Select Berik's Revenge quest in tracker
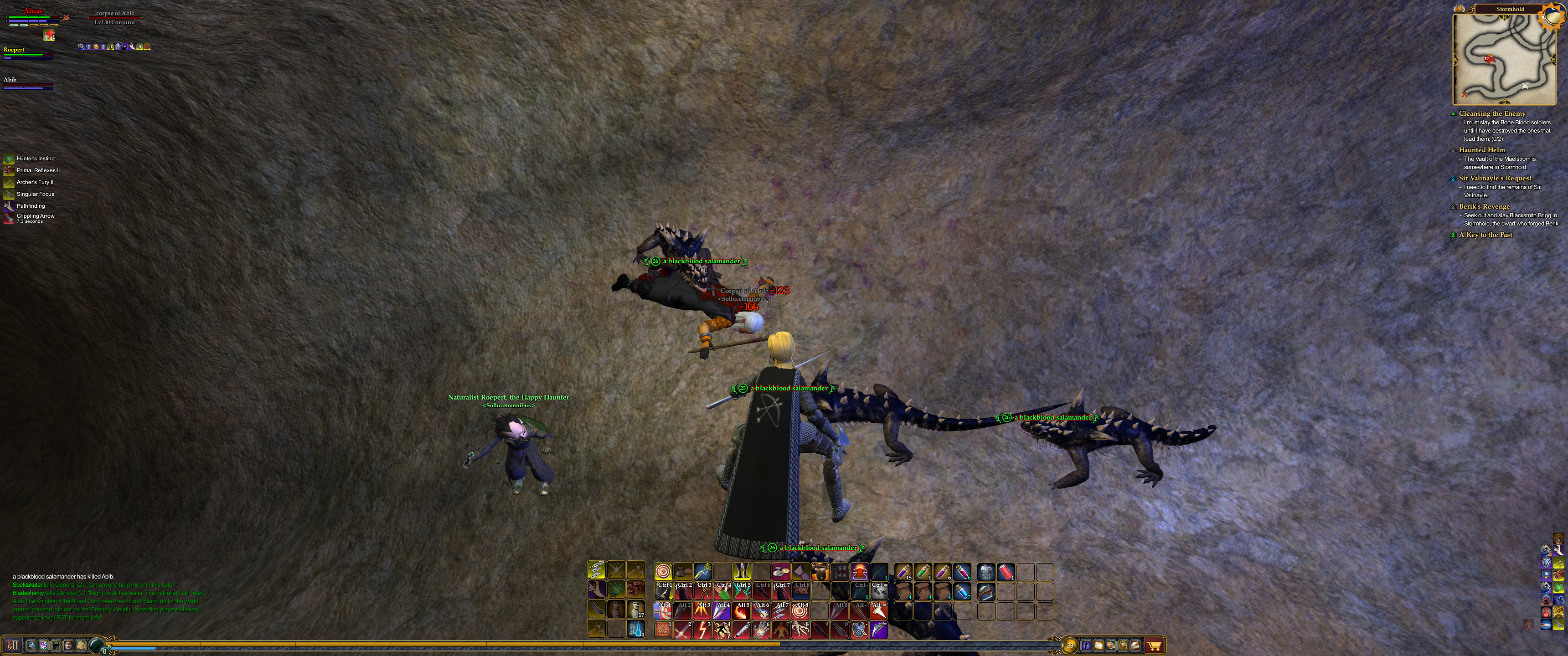This screenshot has height=656, width=1568. 1484,207
